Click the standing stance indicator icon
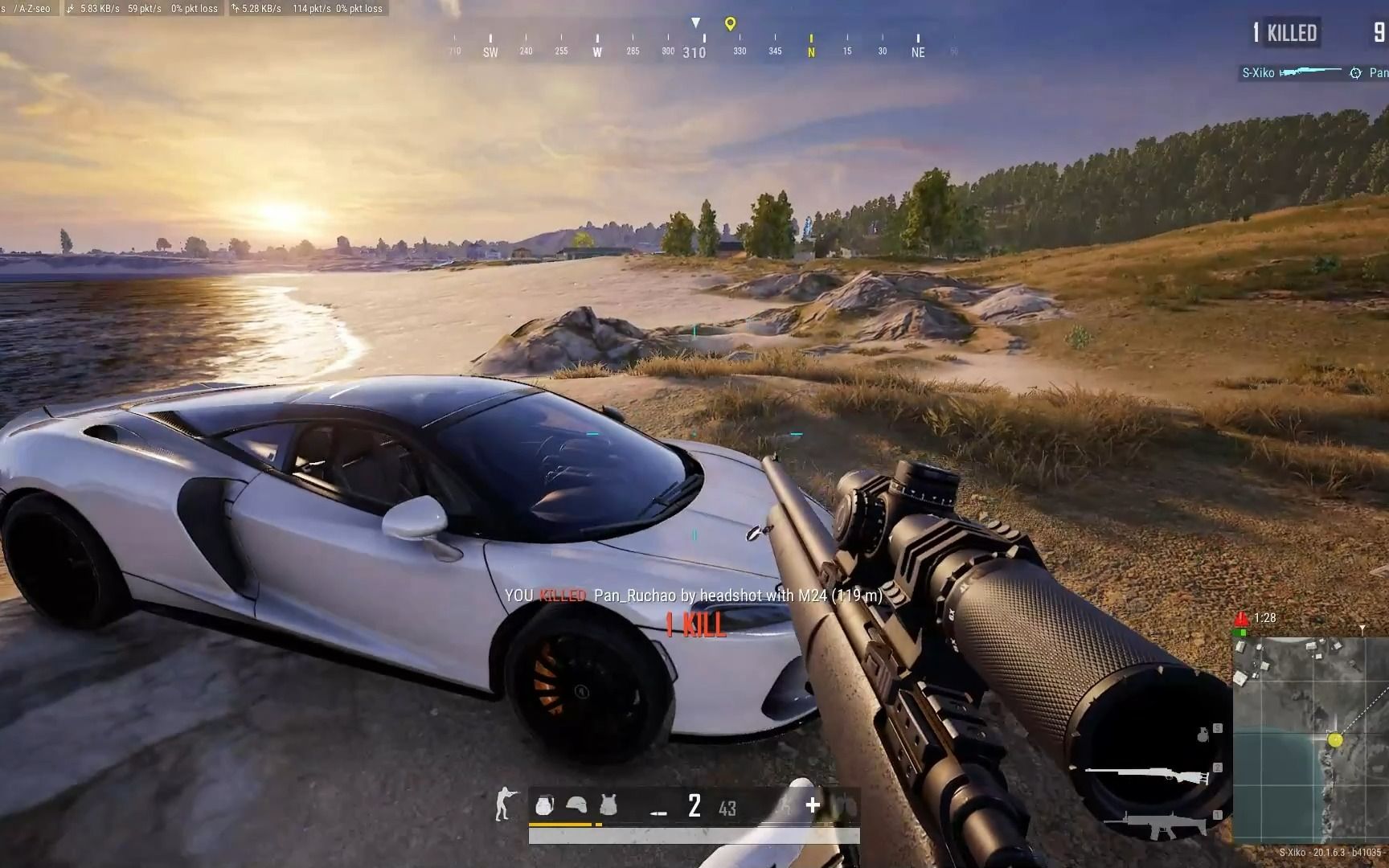The width and height of the screenshot is (1389, 868). tap(504, 804)
